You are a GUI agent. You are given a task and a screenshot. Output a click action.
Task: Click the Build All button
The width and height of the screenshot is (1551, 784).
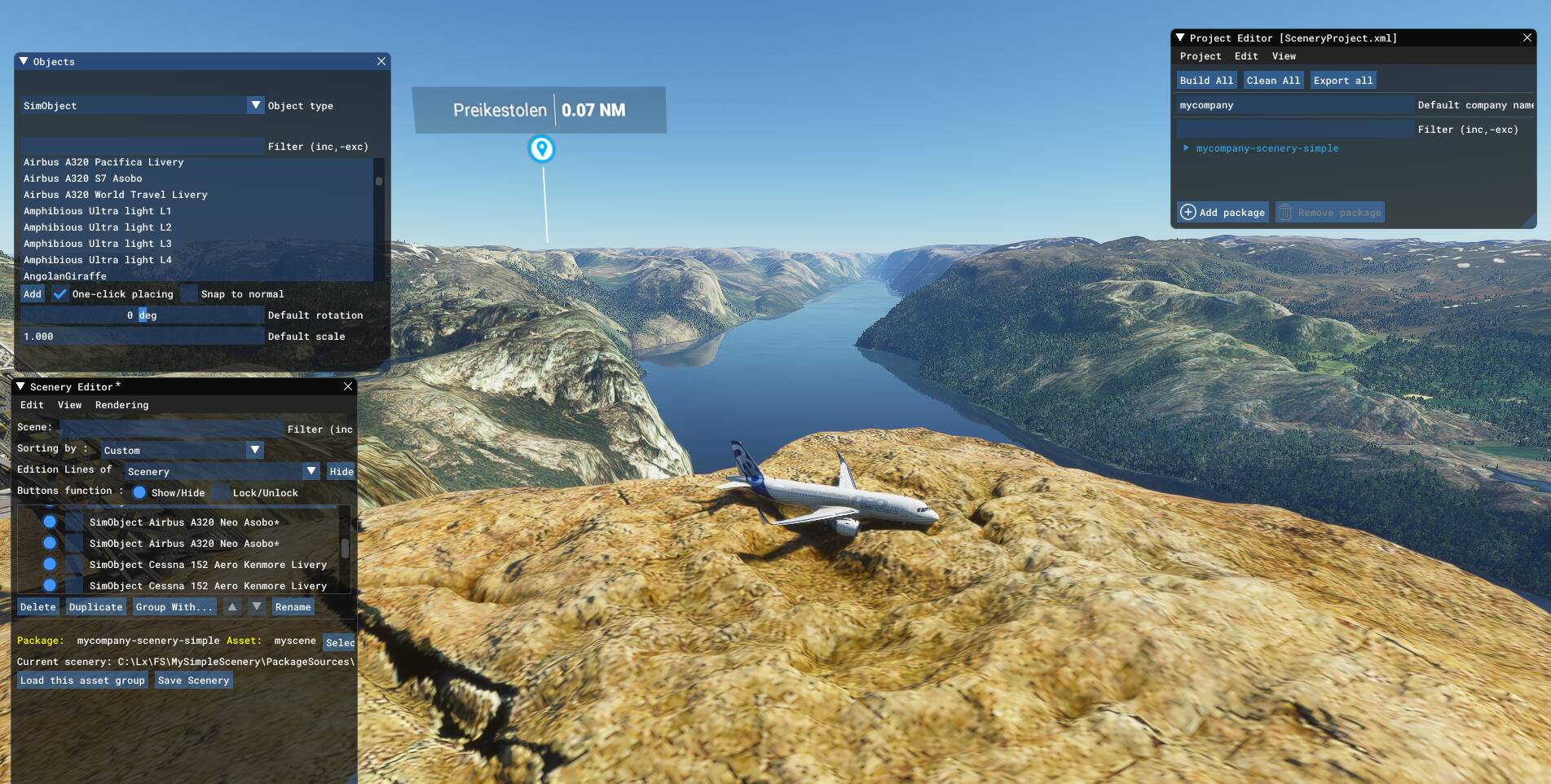point(1206,81)
